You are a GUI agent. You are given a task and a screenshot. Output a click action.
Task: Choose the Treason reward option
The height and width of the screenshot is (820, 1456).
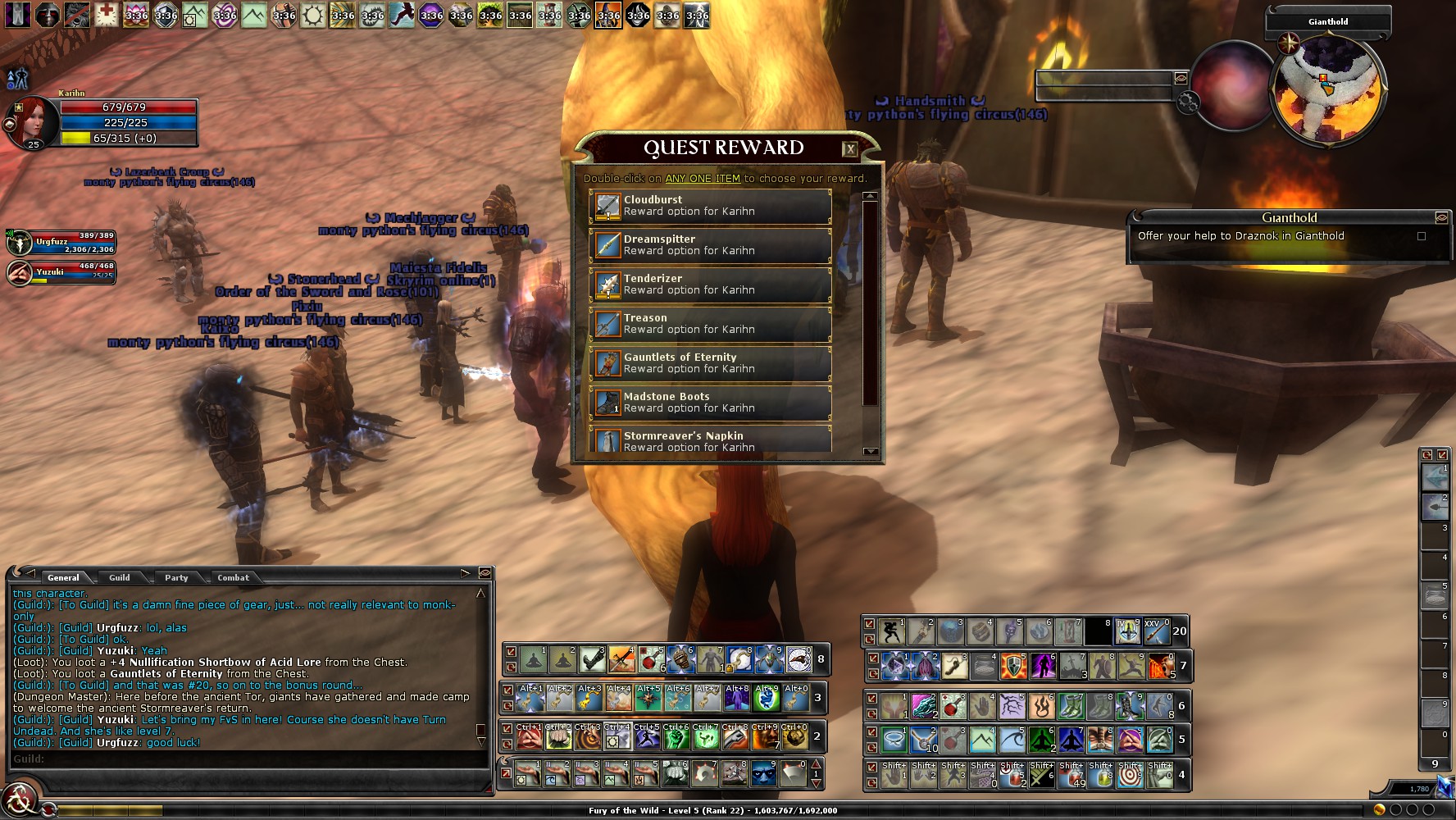click(710, 324)
